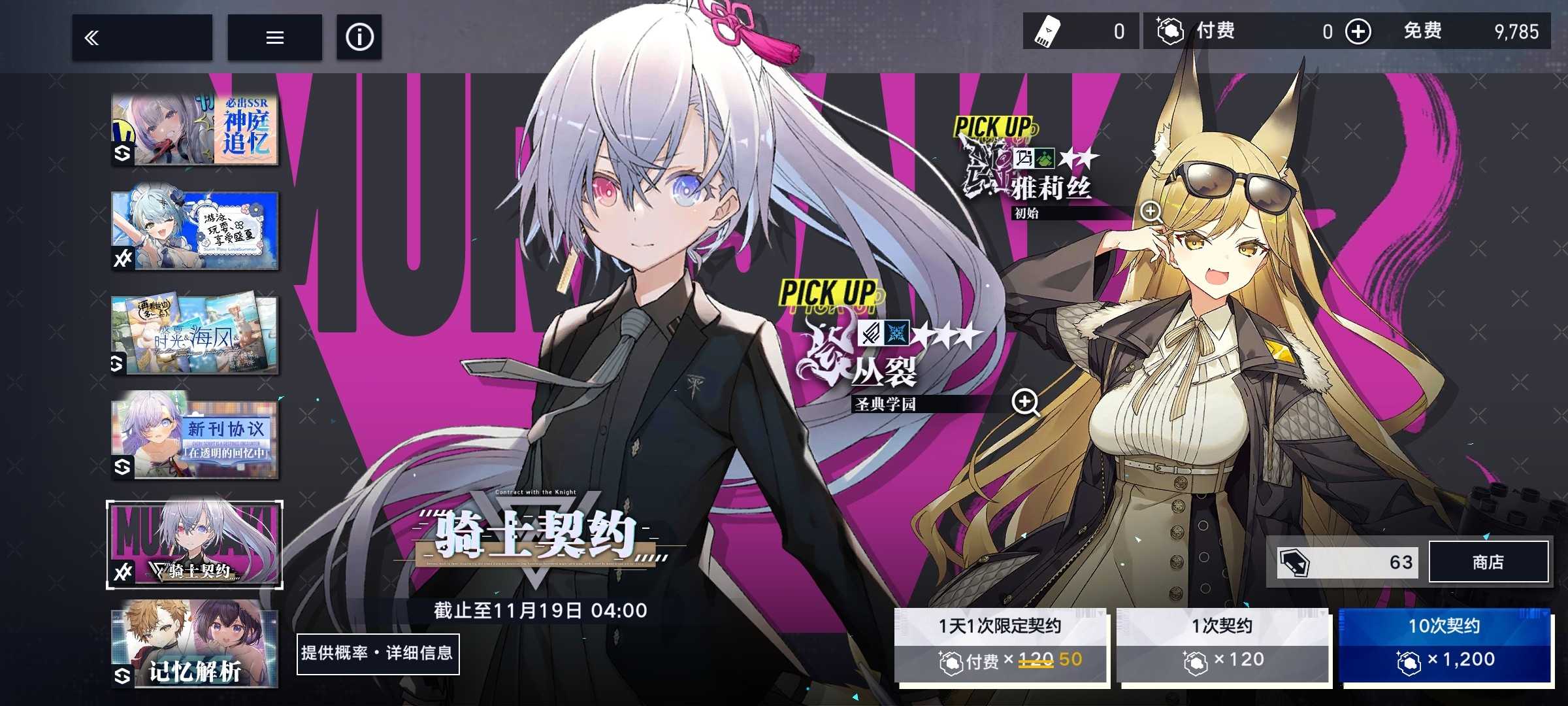
Task: Open the hamburger menu at top left
Action: (x=274, y=37)
